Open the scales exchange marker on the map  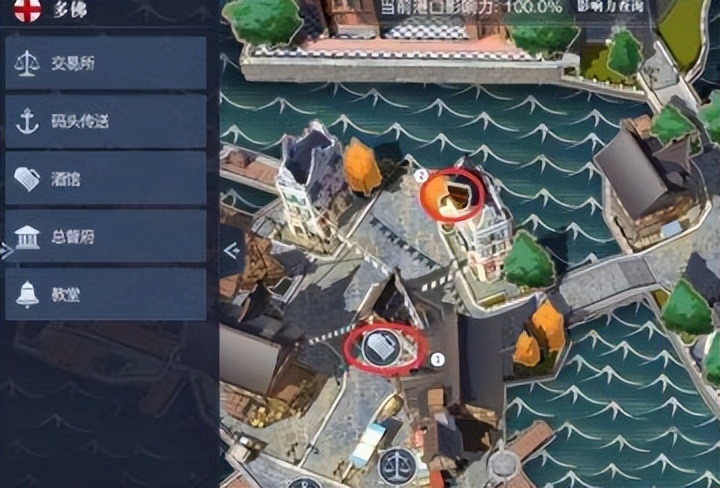(395, 464)
